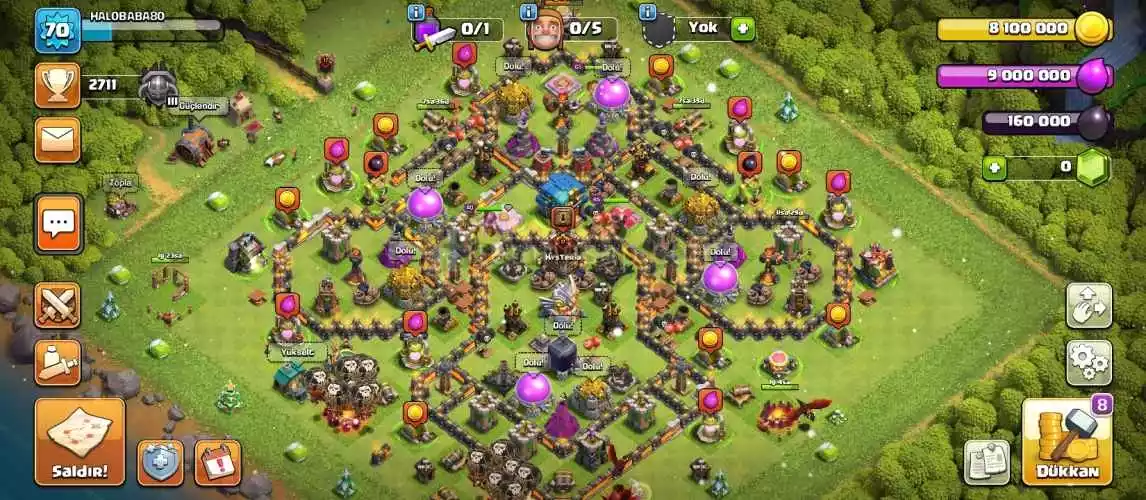This screenshot has height=500, width=1146.
Task: Tap the Saldır! attack map button
Action: click(80, 441)
